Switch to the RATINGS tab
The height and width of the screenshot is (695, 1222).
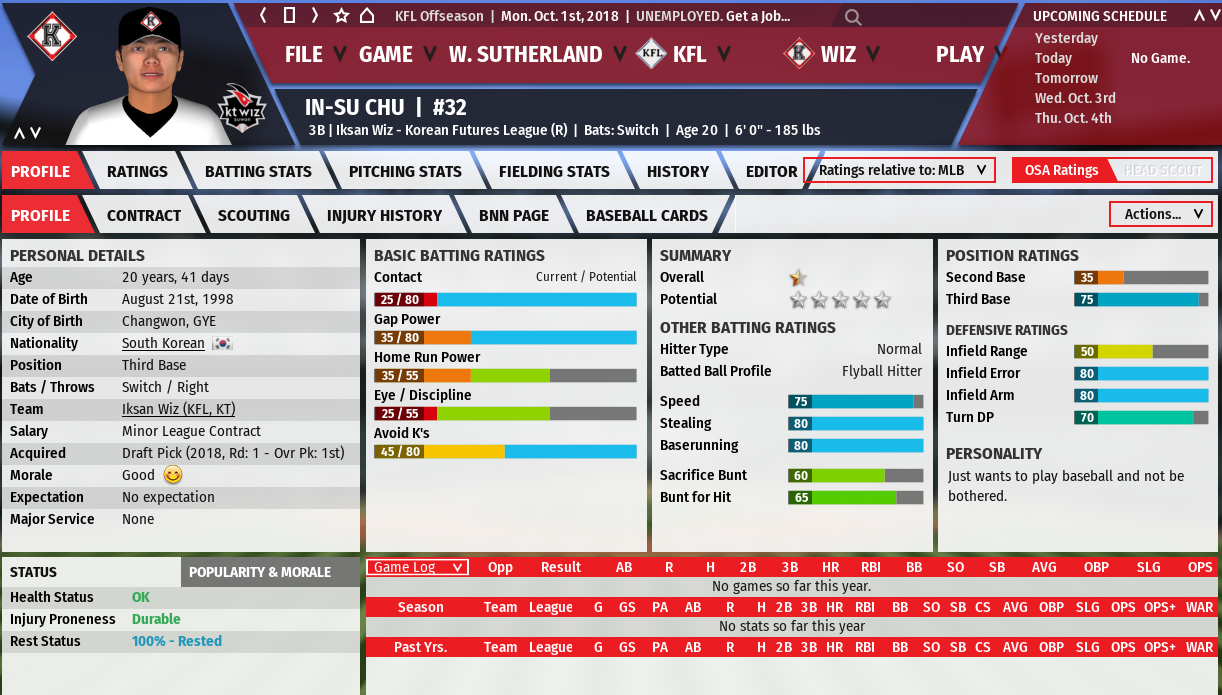(x=137, y=171)
